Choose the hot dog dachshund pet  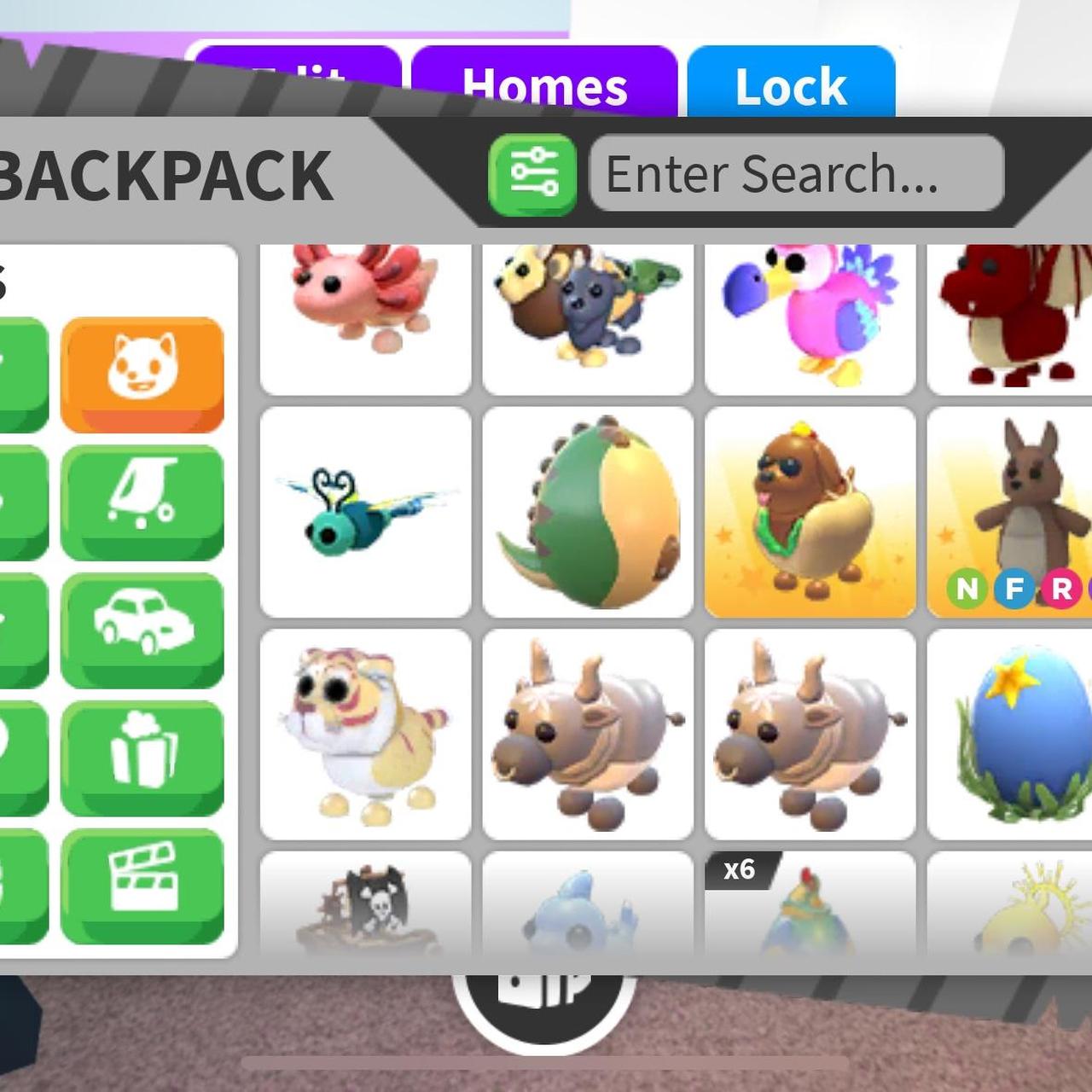[x=810, y=512]
